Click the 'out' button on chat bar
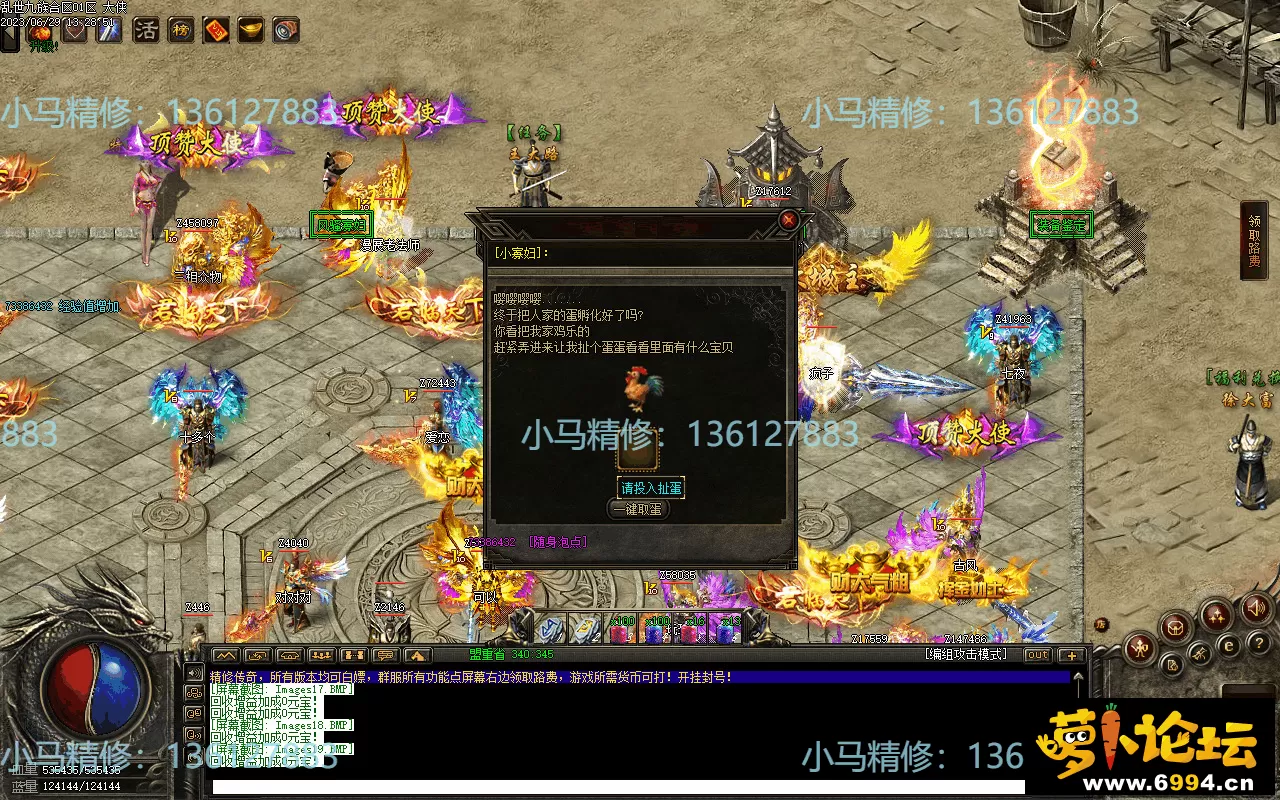This screenshot has height=800, width=1280. tap(1037, 655)
